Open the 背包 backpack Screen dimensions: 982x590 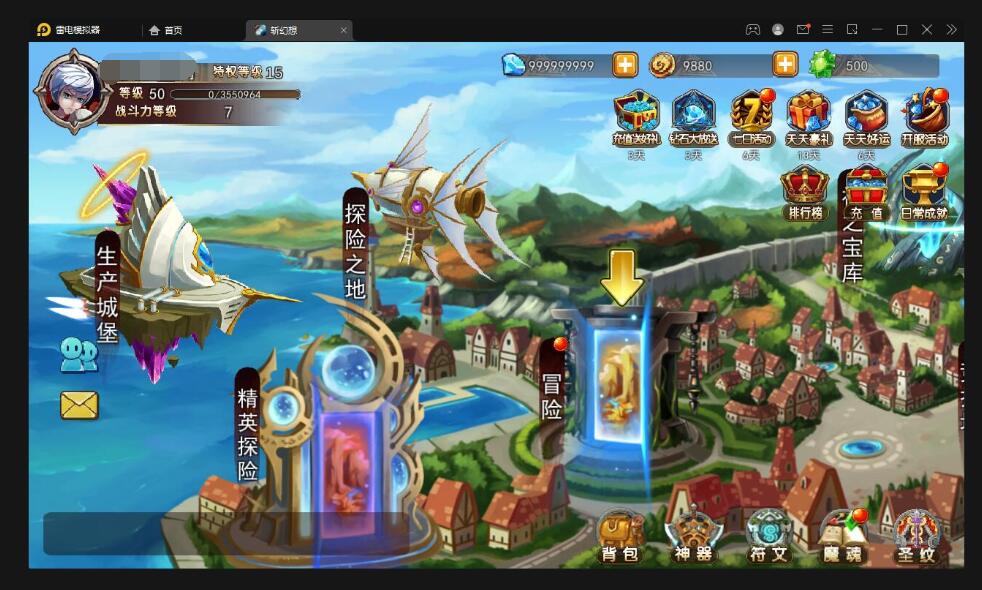(620, 537)
